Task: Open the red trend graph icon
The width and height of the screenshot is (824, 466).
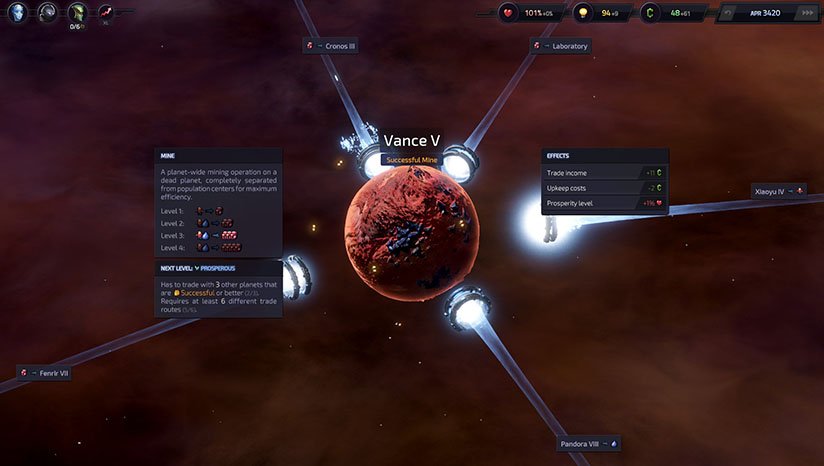Action: (x=106, y=13)
